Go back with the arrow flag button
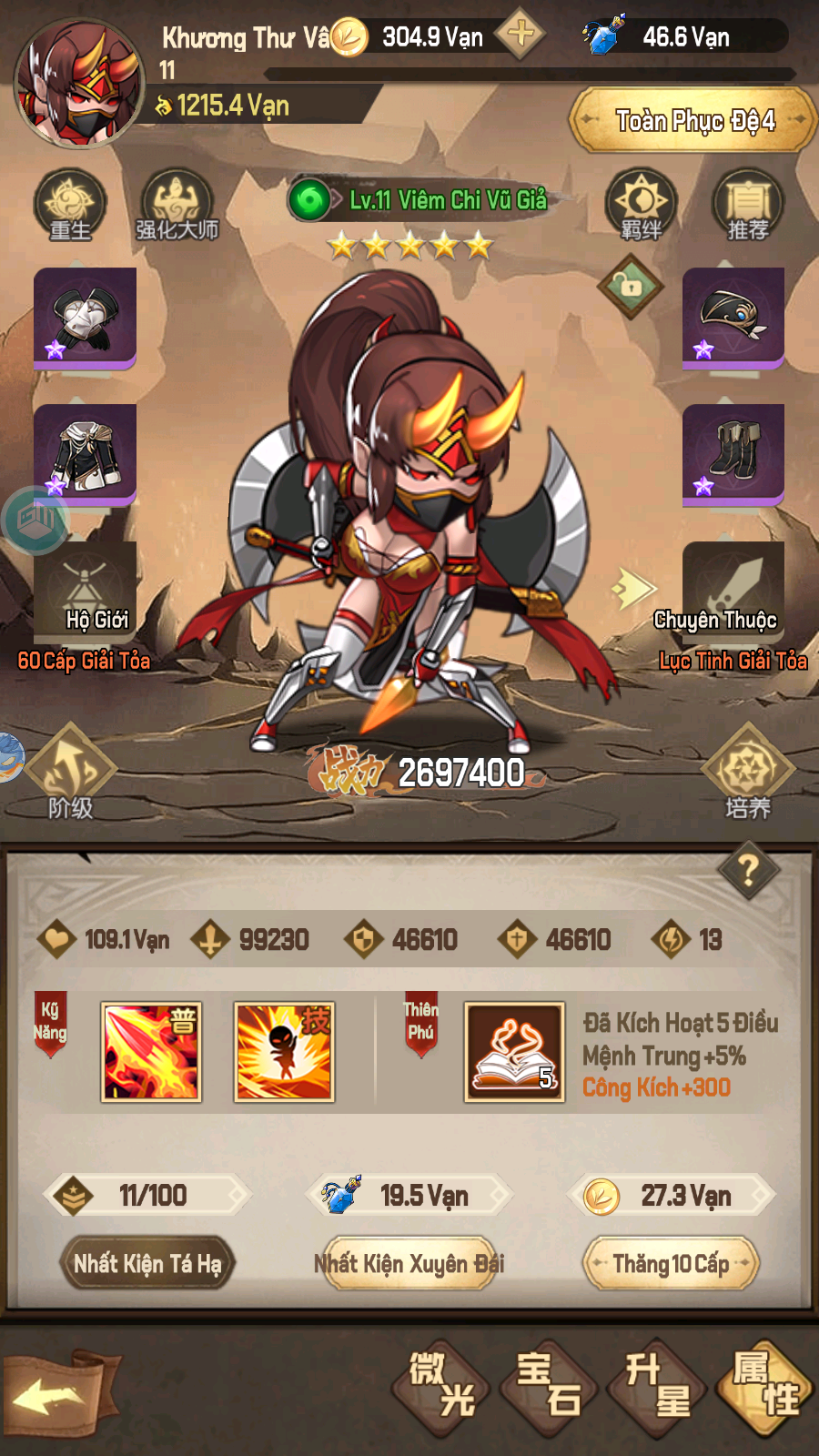Viewport: 819px width, 1456px height. coord(58,1394)
